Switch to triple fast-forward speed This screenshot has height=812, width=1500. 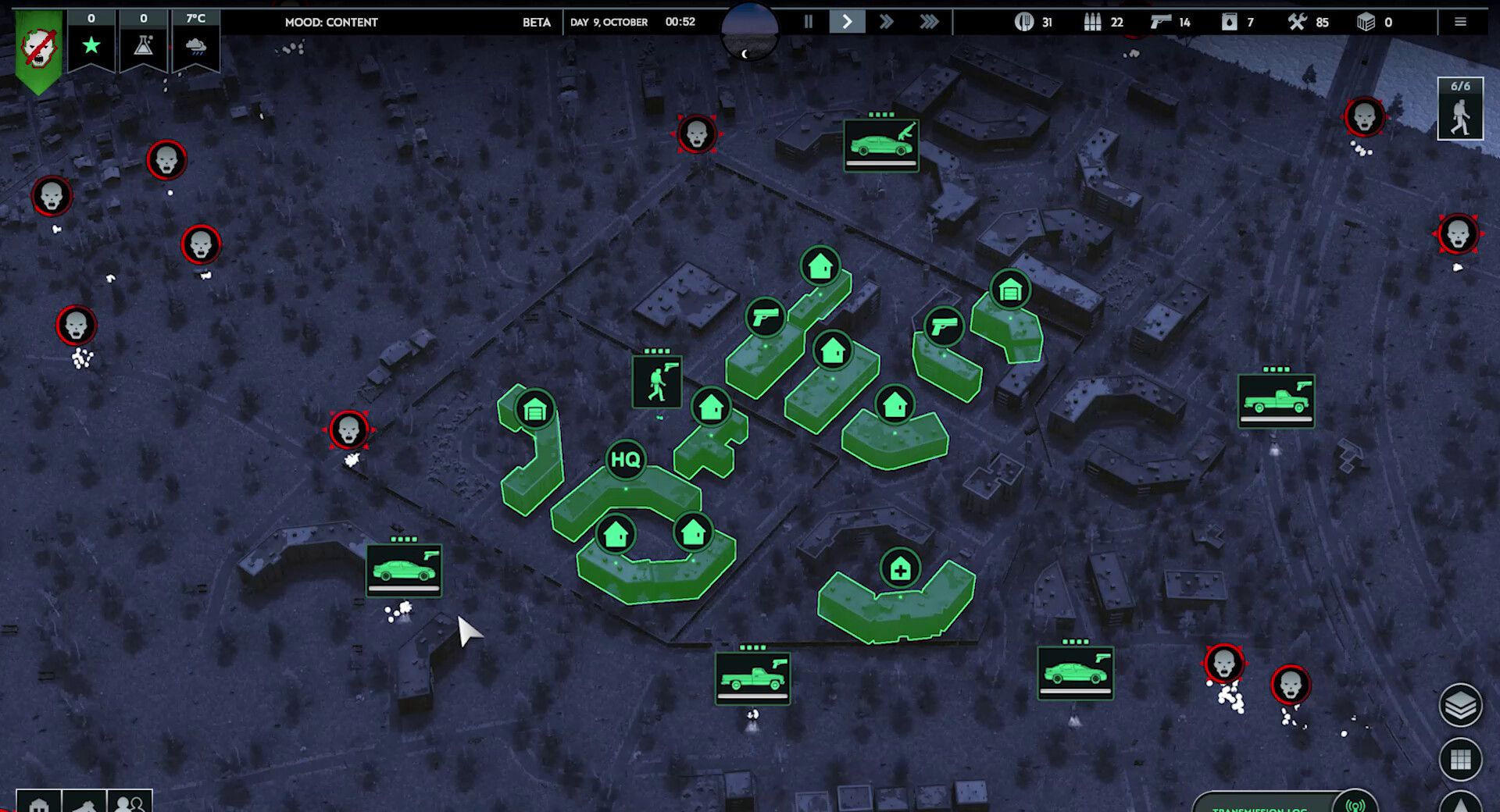[929, 22]
